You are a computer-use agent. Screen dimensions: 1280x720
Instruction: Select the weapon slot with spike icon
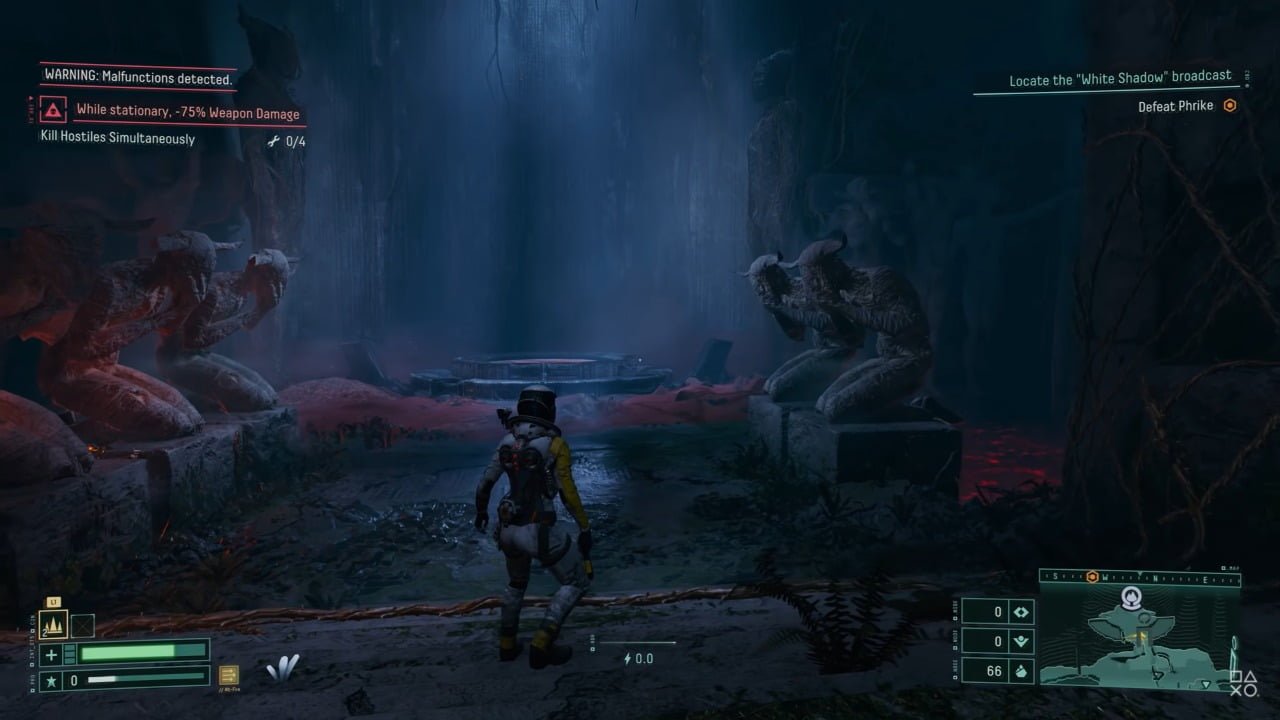(x=53, y=626)
